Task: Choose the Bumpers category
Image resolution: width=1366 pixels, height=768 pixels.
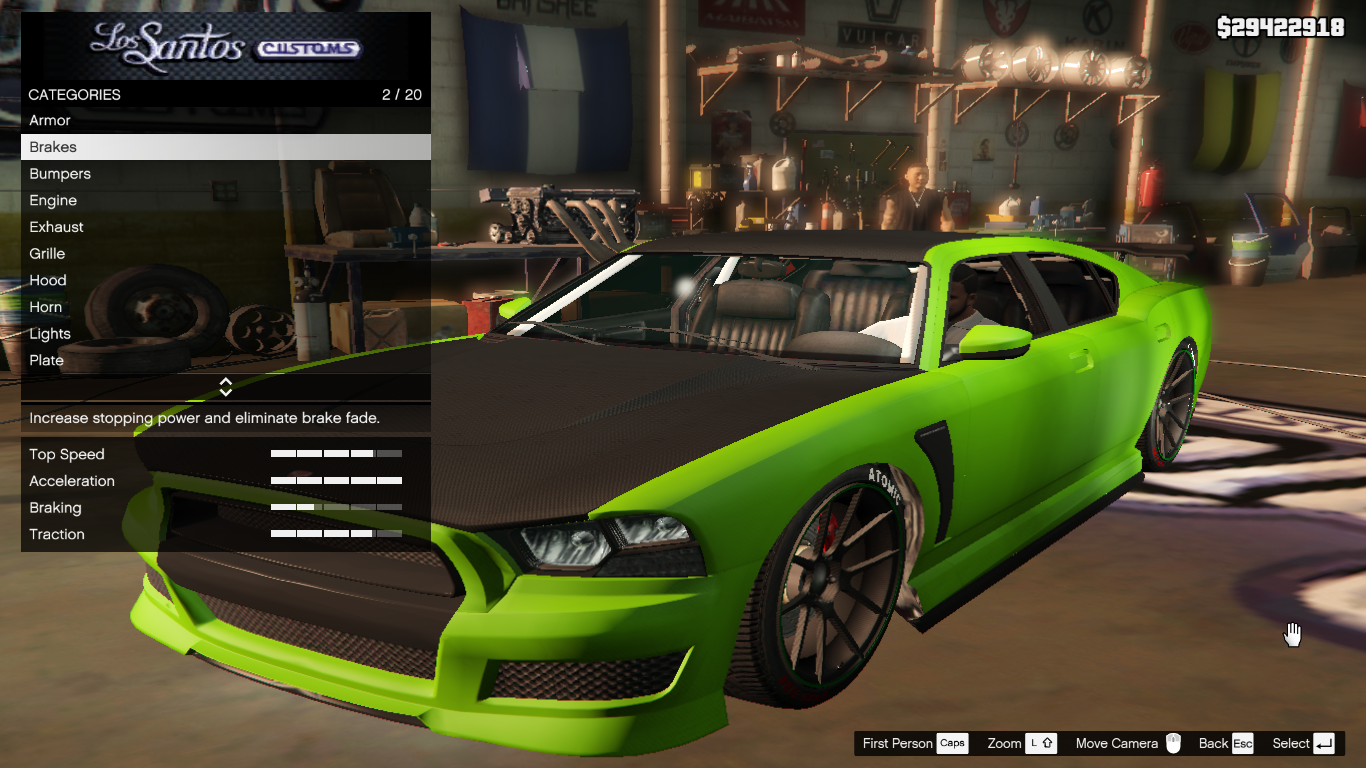Action: click(60, 174)
